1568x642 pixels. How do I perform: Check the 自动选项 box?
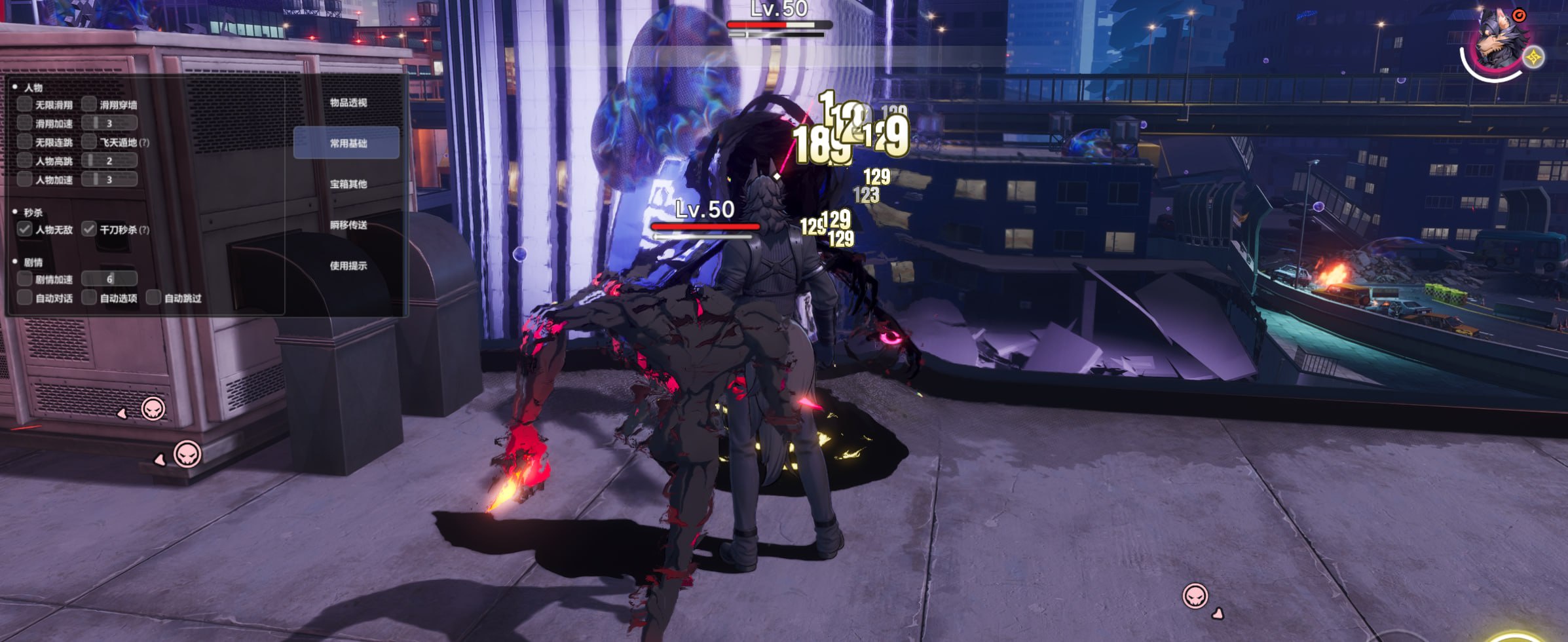89,298
